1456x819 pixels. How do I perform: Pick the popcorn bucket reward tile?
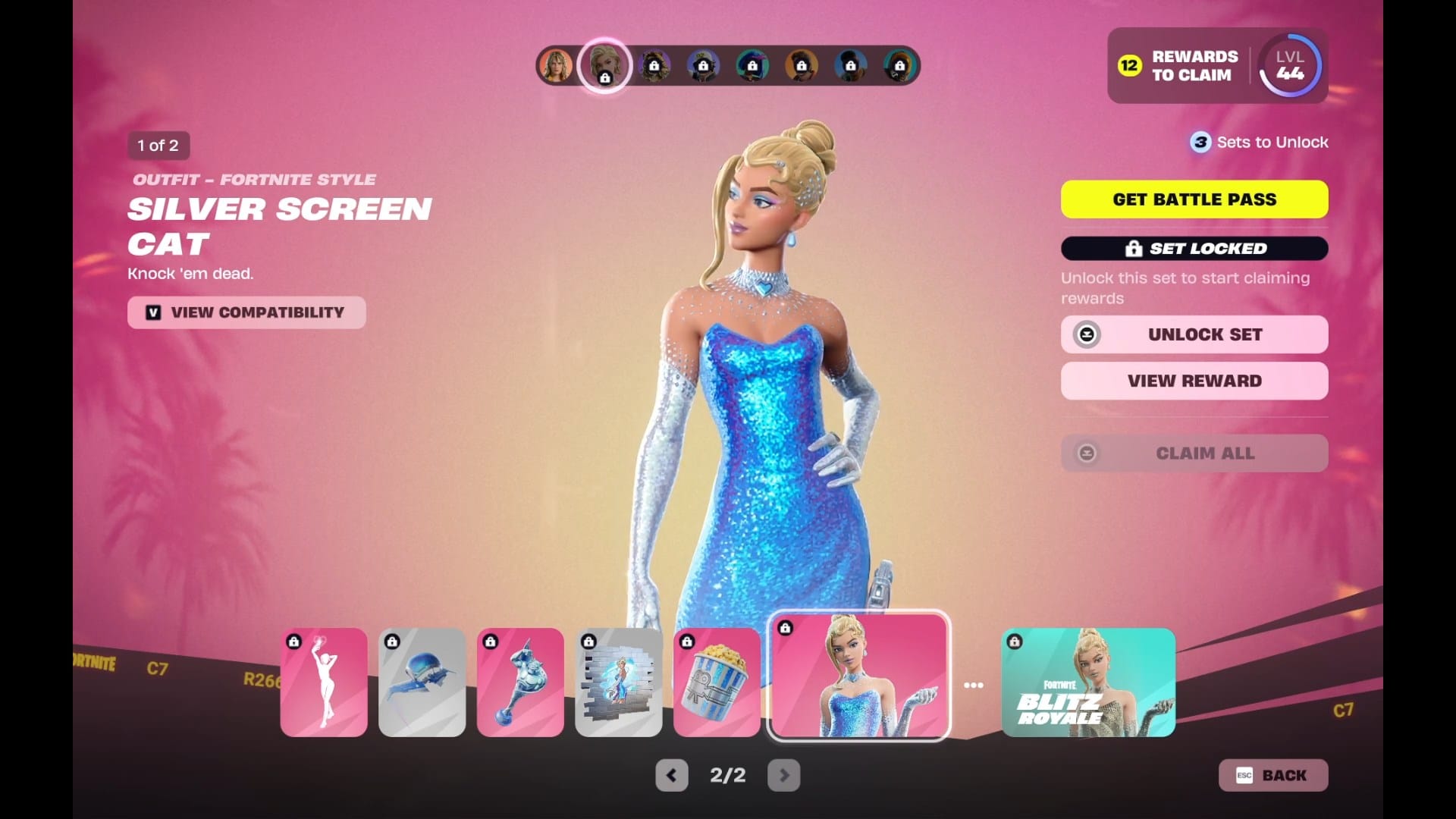click(717, 682)
